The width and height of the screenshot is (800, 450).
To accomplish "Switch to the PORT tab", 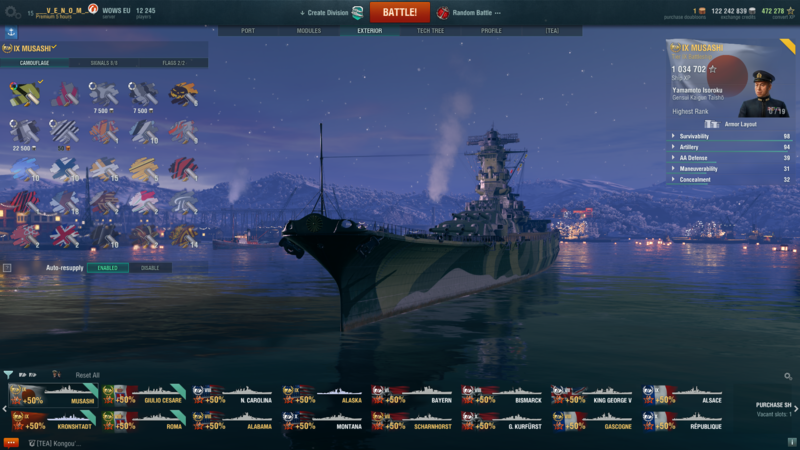I will 247,31.
